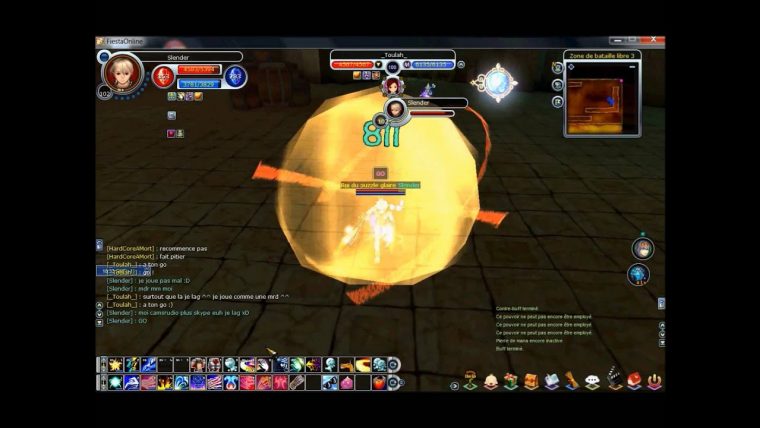Expand the bottom menu bar arrow button
760x428 pixels.
(455, 385)
